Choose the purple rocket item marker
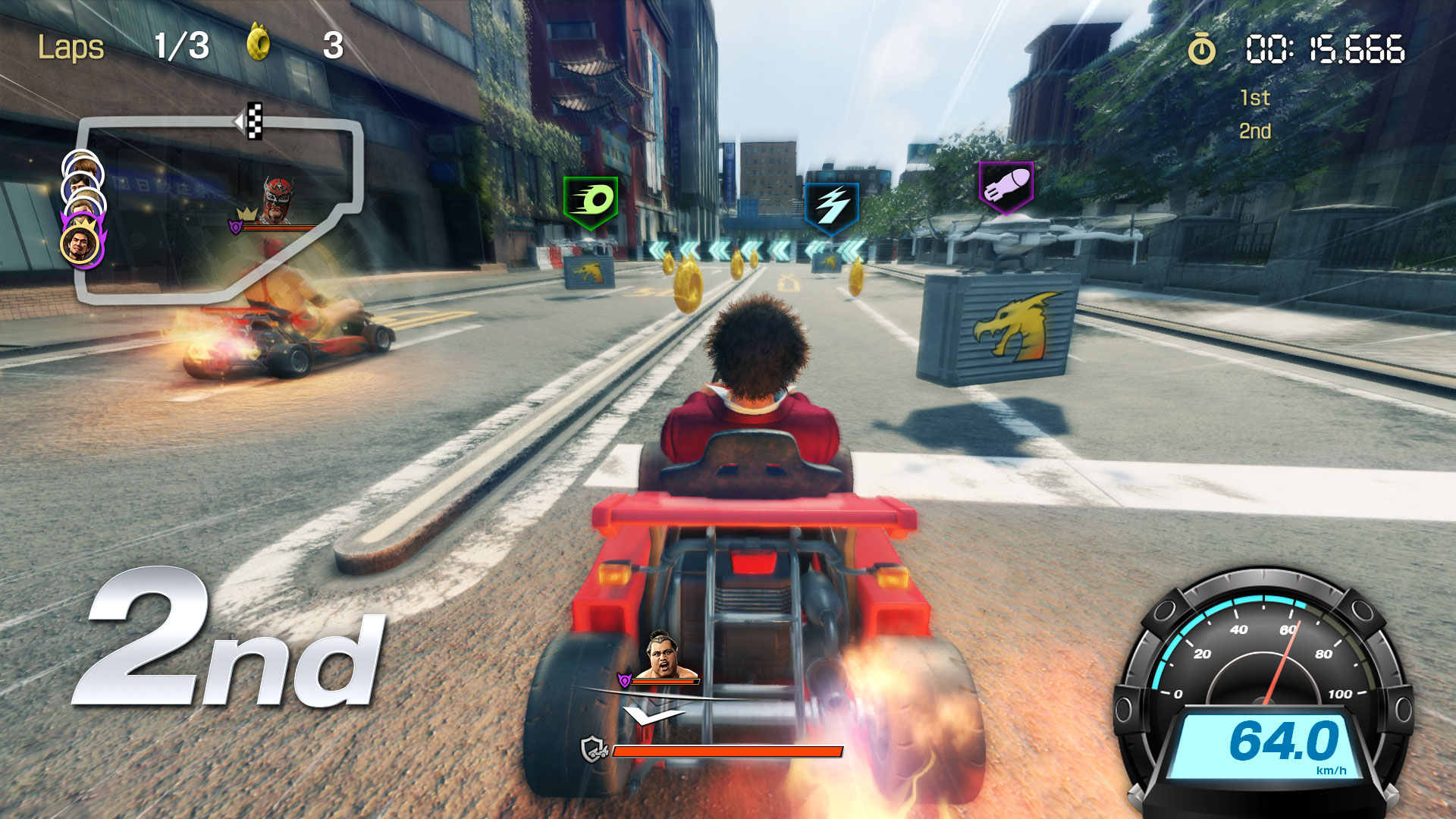Image resolution: width=1456 pixels, height=819 pixels. click(x=1006, y=187)
